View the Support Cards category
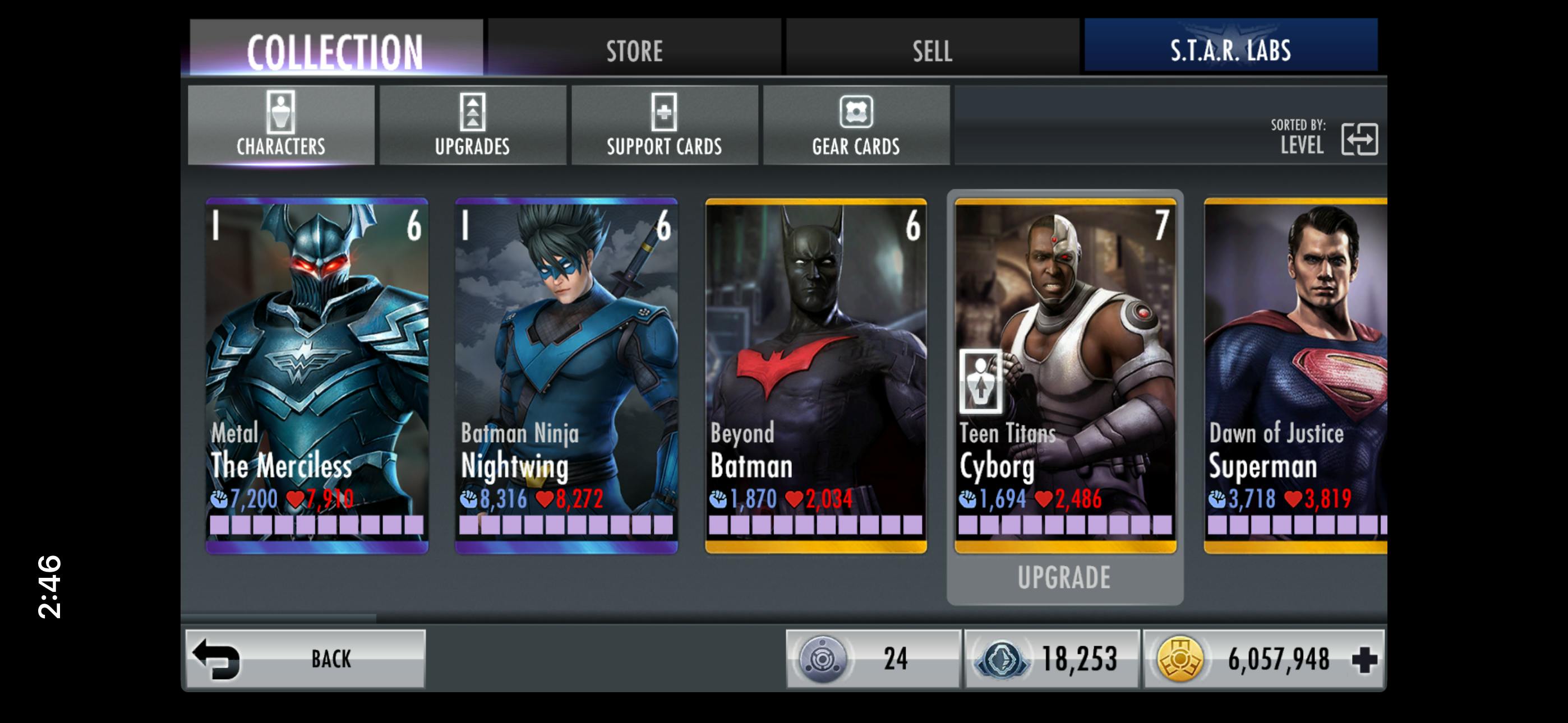1568x723 pixels. tap(664, 125)
